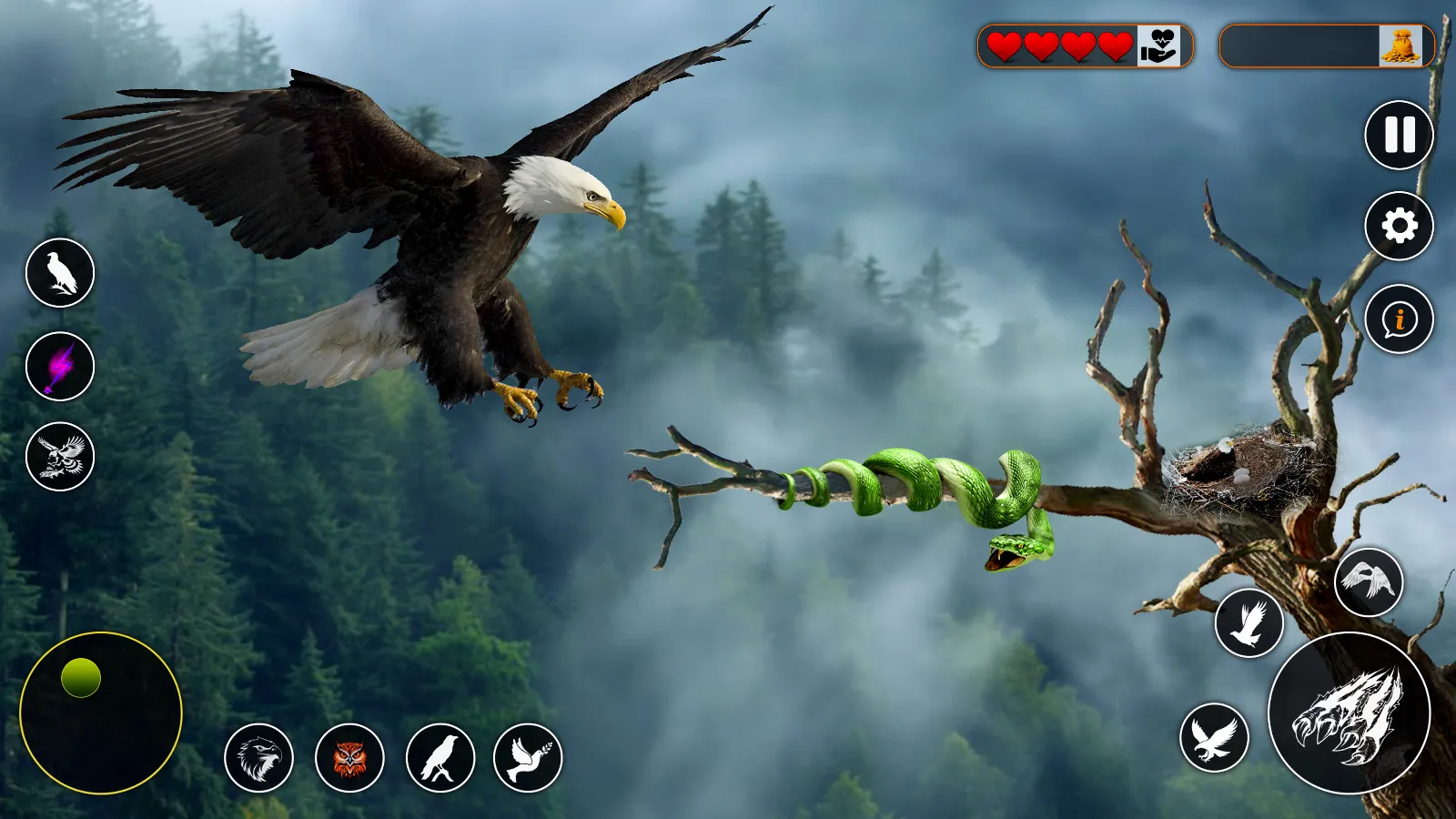1456x819 pixels.
Task: Choose the perched bird icon on left
Action: tap(60, 273)
